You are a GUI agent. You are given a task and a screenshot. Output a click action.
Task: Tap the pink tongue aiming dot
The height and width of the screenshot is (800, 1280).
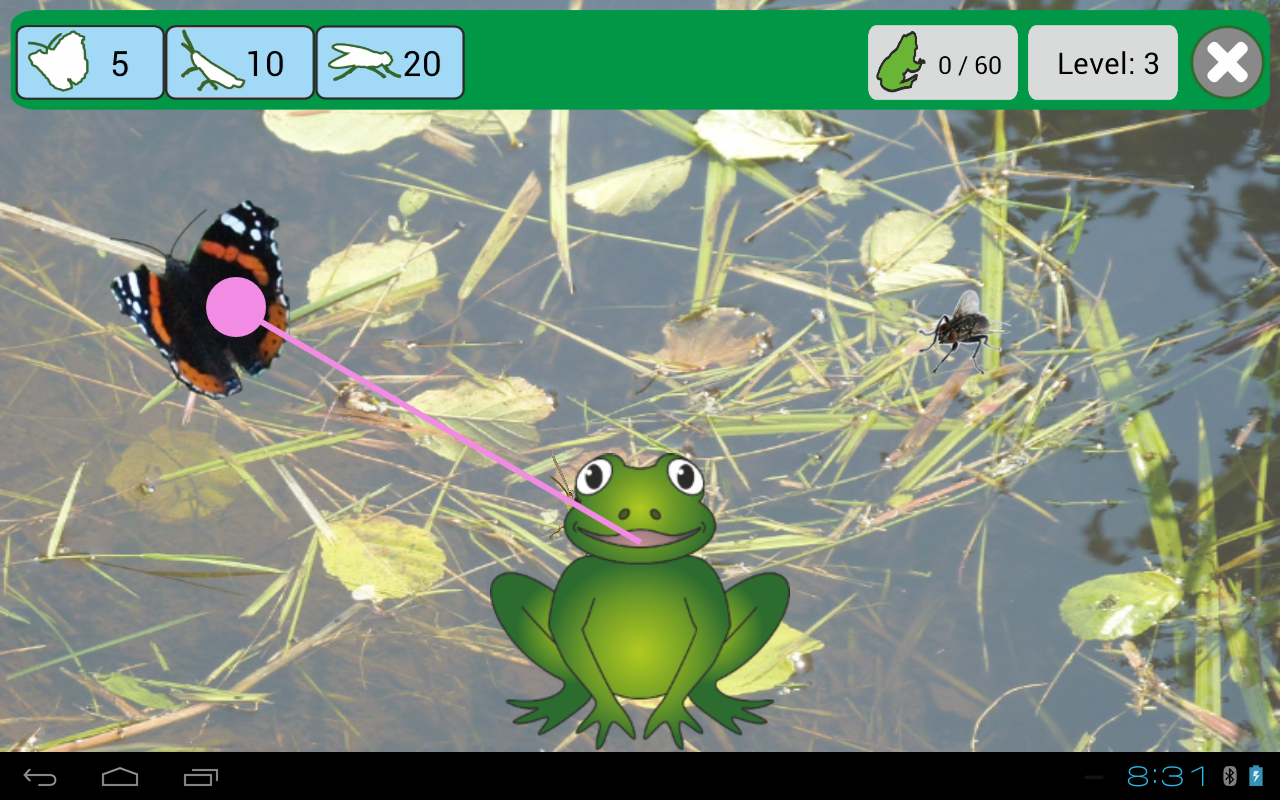pyautogui.click(x=234, y=308)
